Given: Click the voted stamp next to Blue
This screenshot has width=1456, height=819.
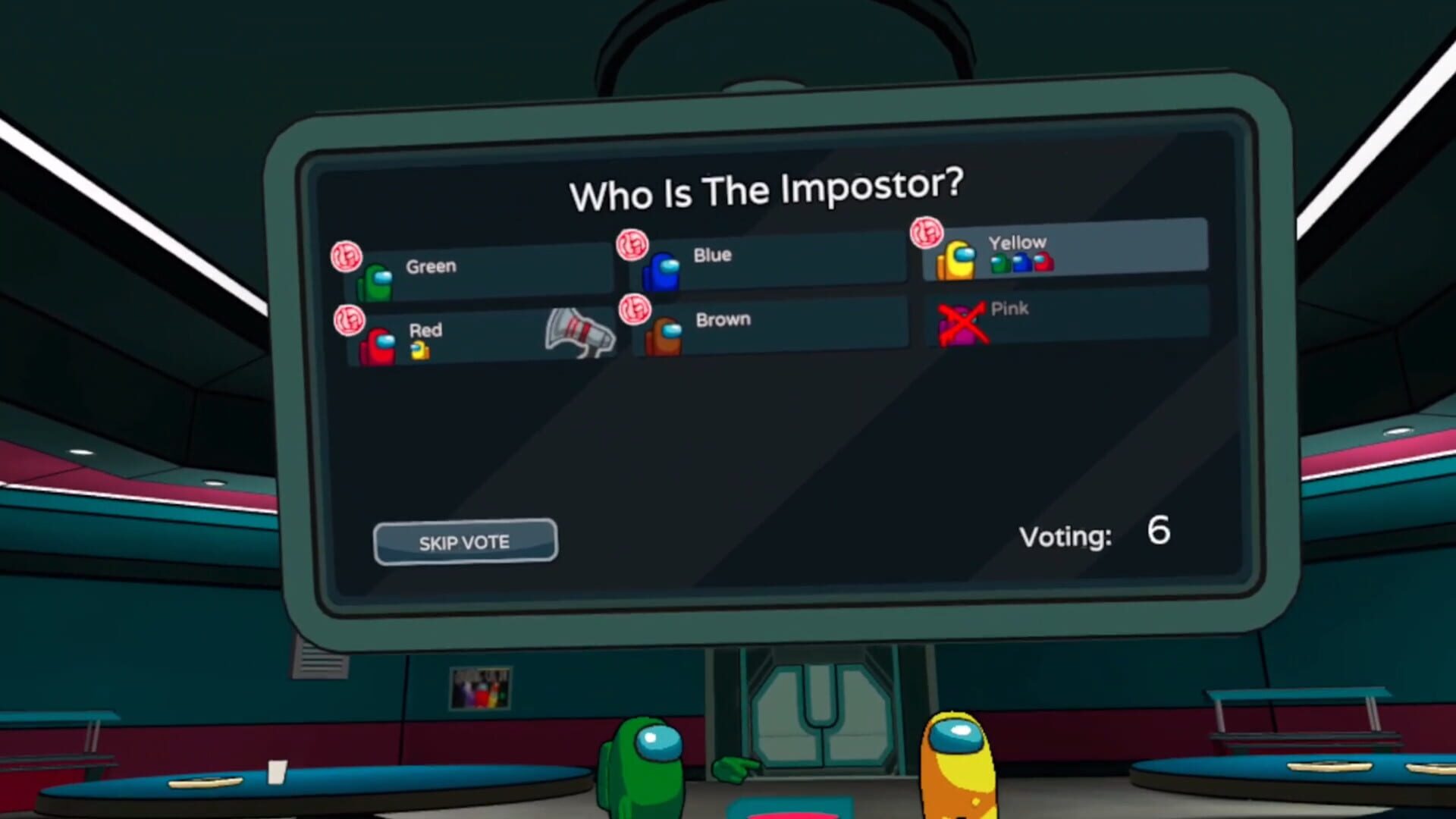Looking at the screenshot, I should pyautogui.click(x=631, y=243).
